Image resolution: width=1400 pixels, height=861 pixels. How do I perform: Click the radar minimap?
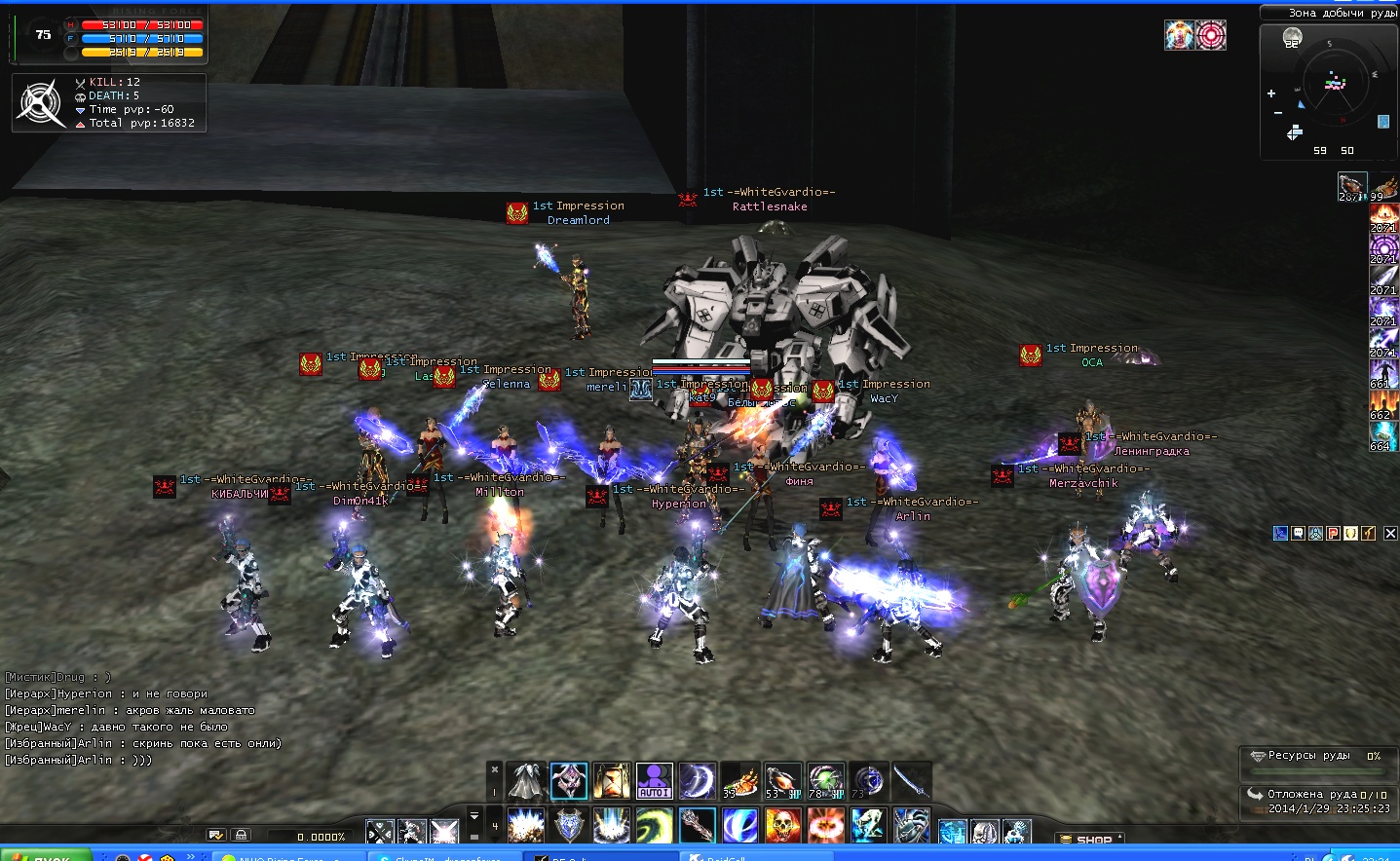click(x=1332, y=84)
